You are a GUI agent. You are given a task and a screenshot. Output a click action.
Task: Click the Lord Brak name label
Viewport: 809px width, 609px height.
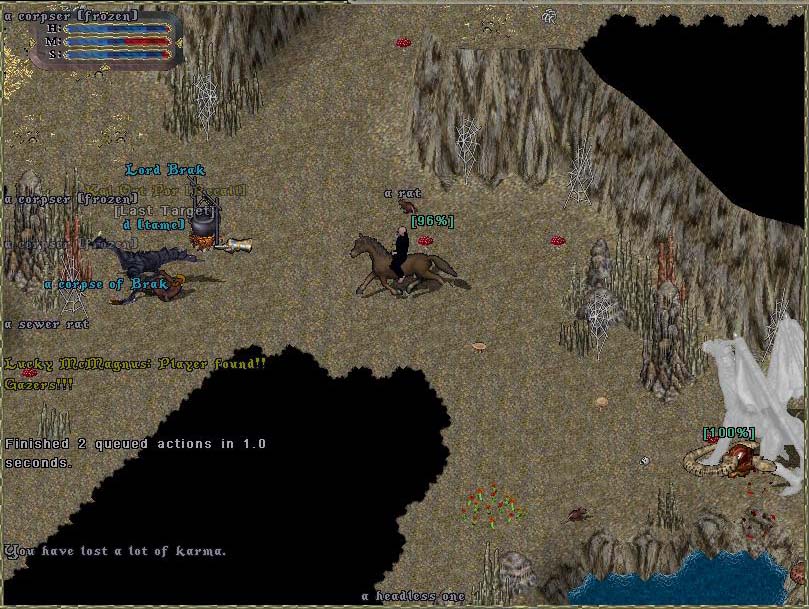coord(165,170)
